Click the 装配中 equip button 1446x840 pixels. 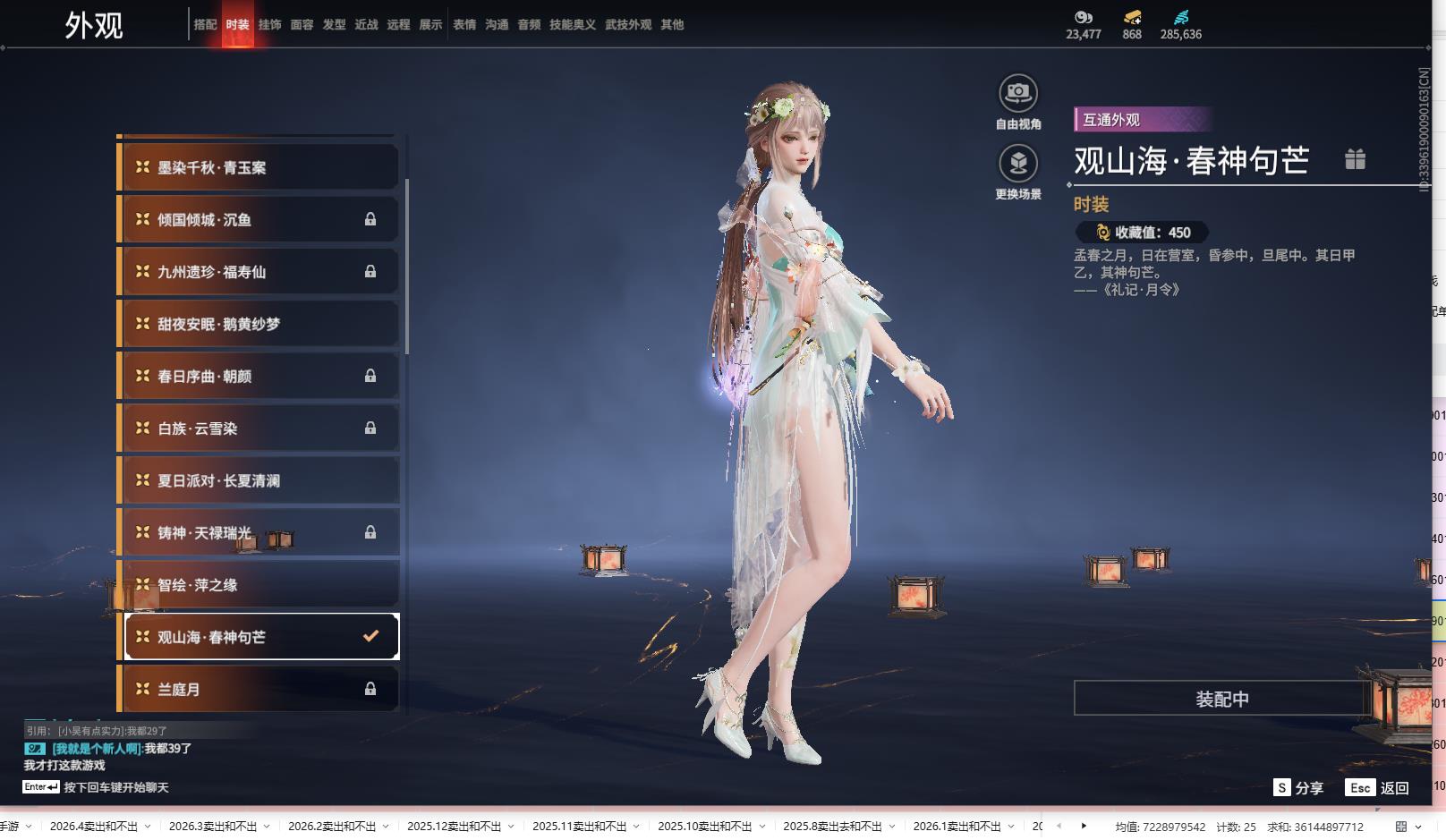(x=1221, y=699)
